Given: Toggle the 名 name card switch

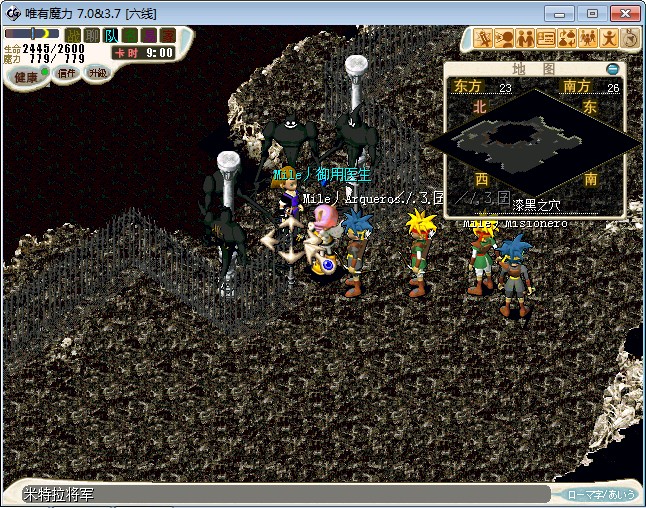Looking at the screenshot, I should click(x=129, y=35).
